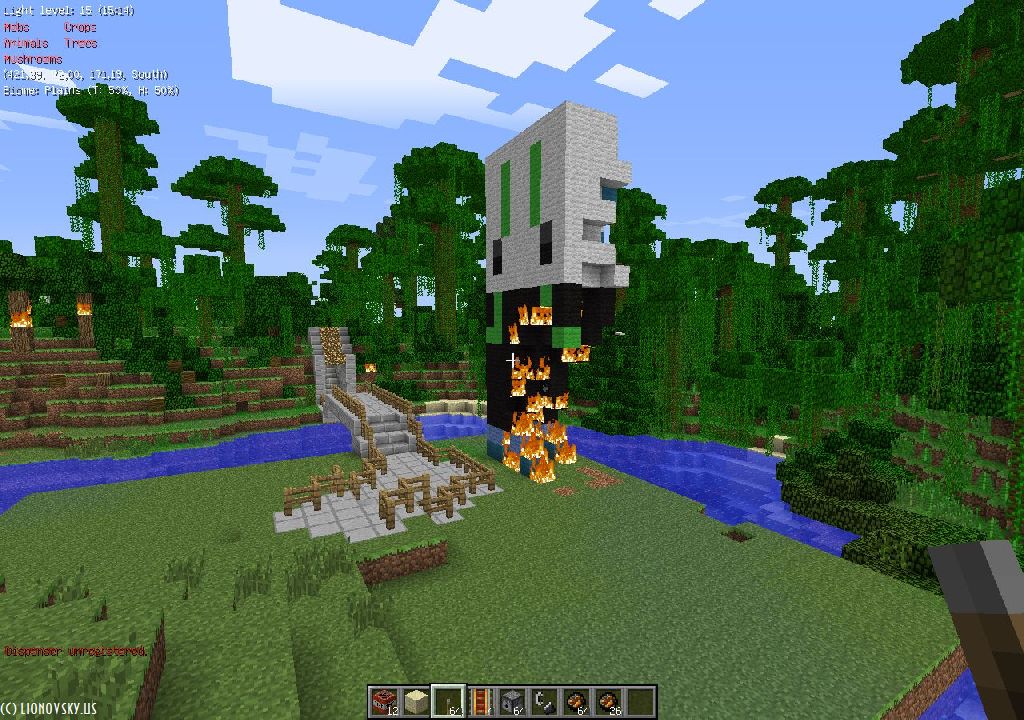Choose the fire charge stack of 26
The image size is (1024, 720).
coord(608,701)
